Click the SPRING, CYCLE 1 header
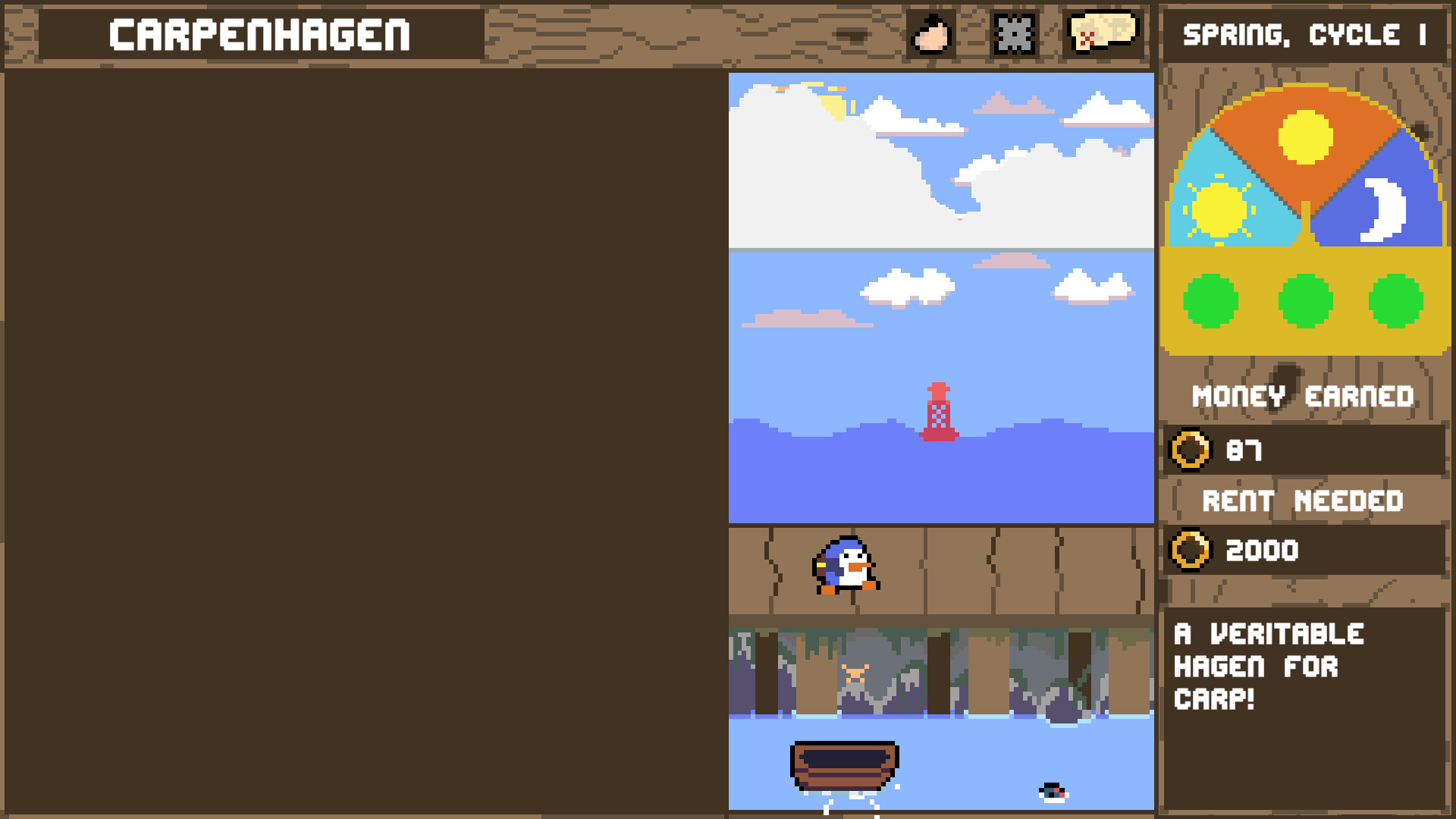The height and width of the screenshot is (819, 1456). click(x=1306, y=34)
